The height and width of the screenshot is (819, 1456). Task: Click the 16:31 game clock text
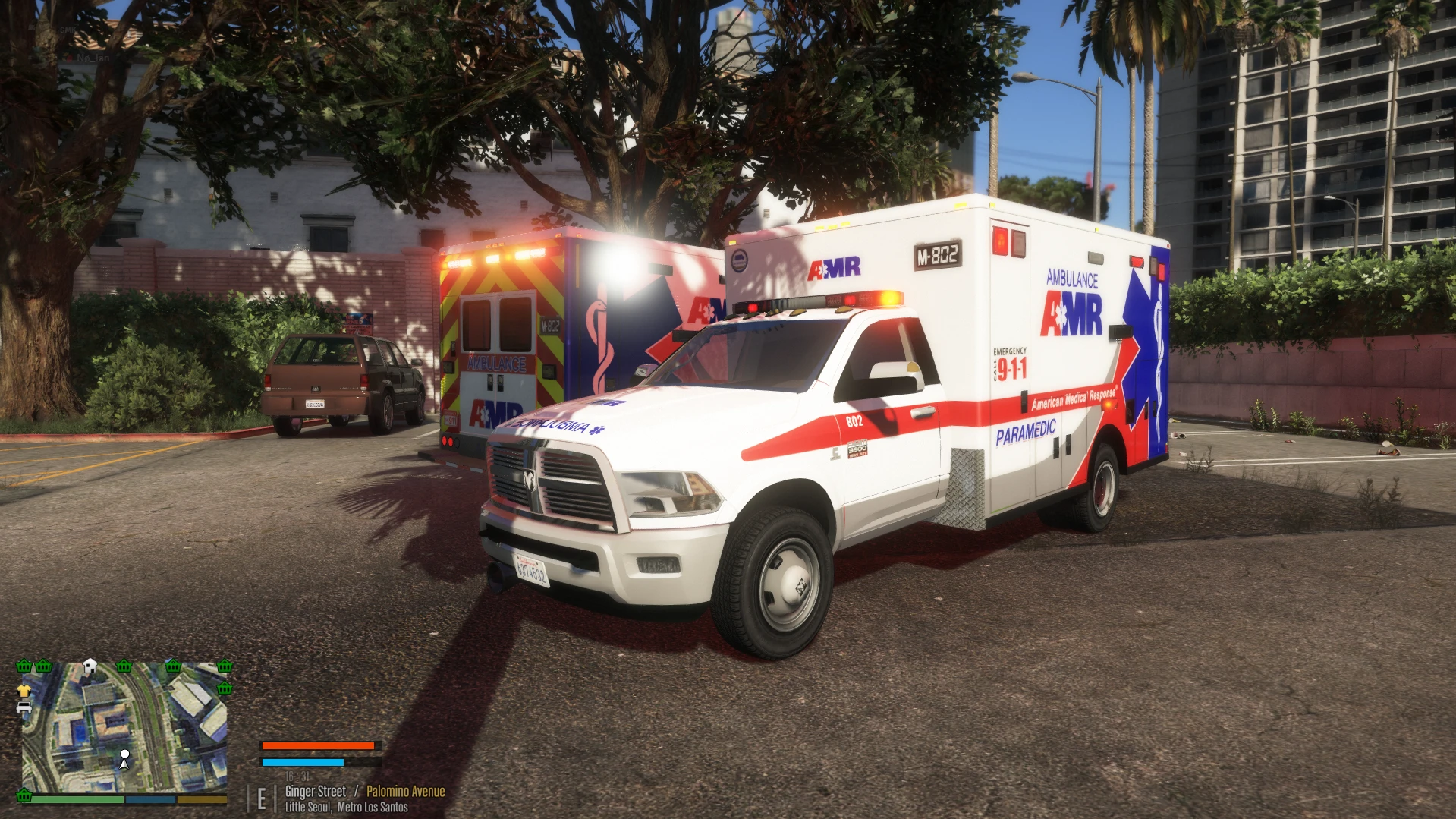pyautogui.click(x=299, y=776)
